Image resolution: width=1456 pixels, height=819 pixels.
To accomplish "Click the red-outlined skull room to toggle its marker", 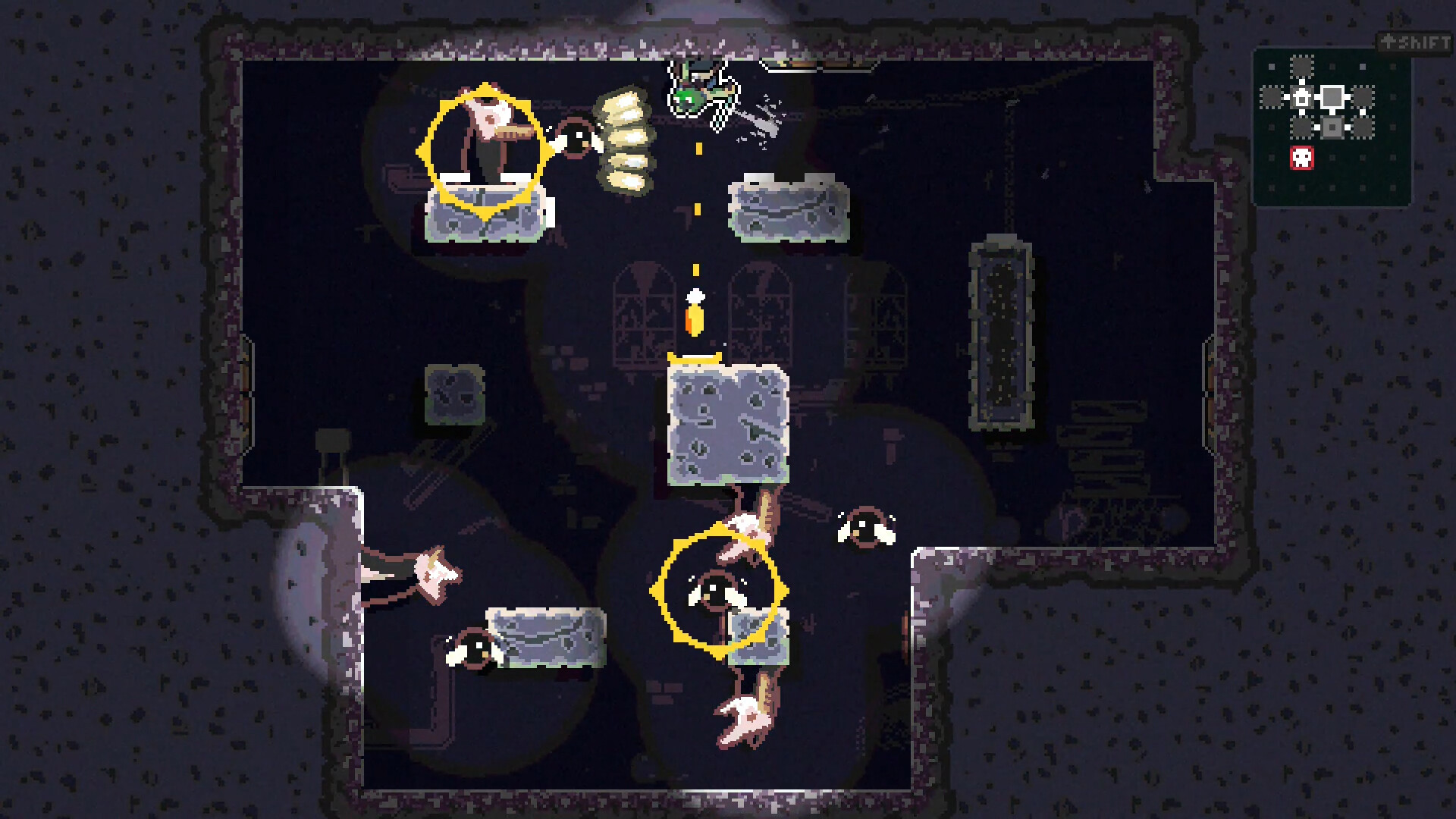I will (x=1302, y=158).
